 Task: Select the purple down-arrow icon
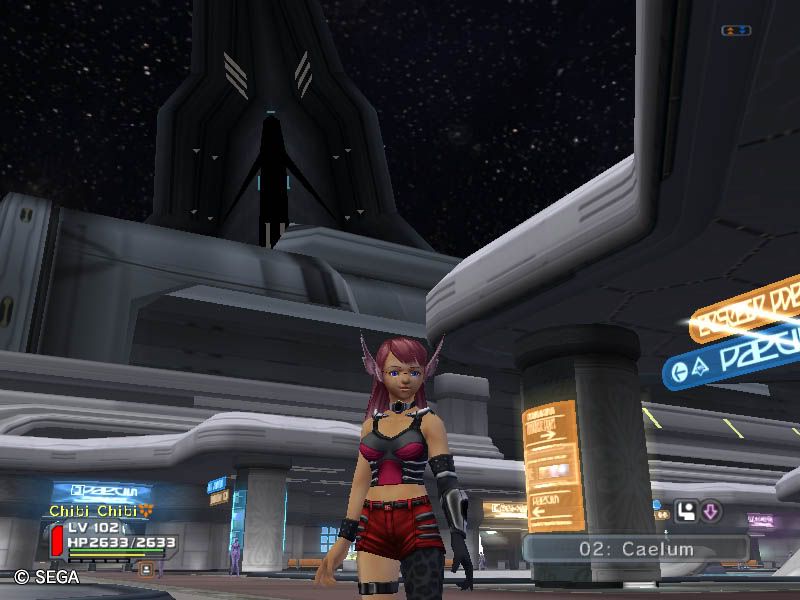[710, 513]
